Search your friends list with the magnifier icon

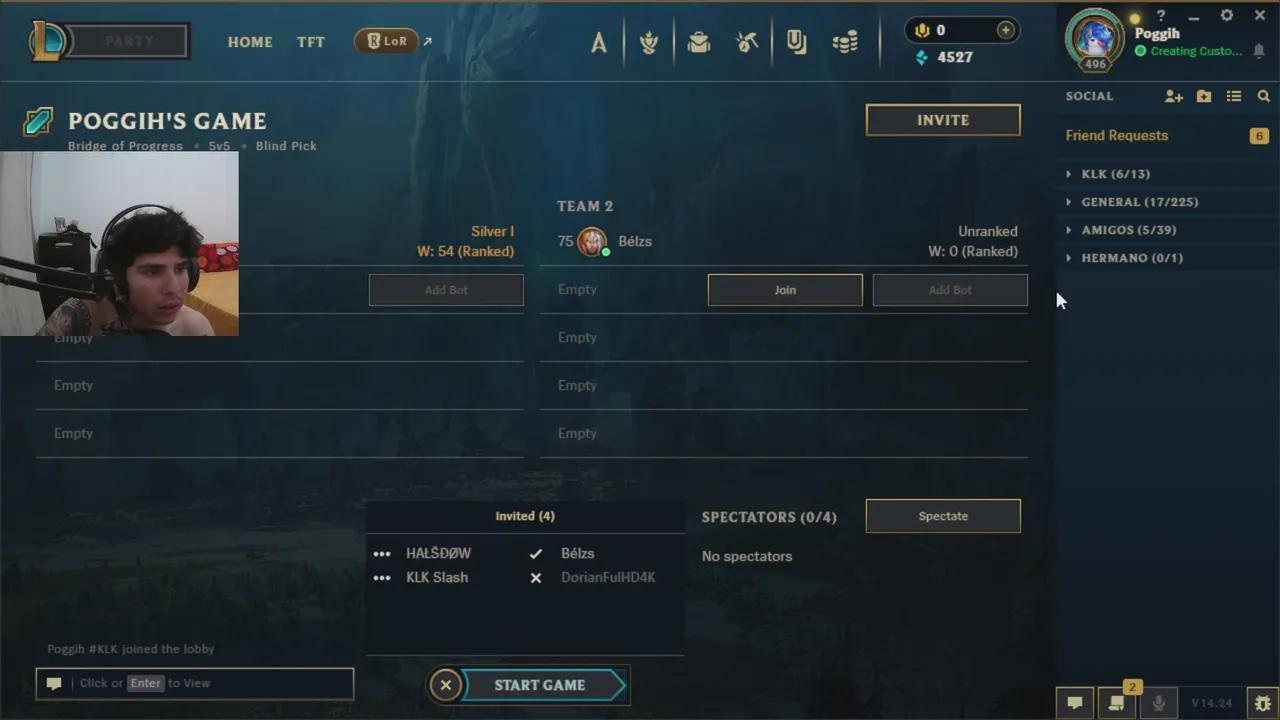[1264, 96]
